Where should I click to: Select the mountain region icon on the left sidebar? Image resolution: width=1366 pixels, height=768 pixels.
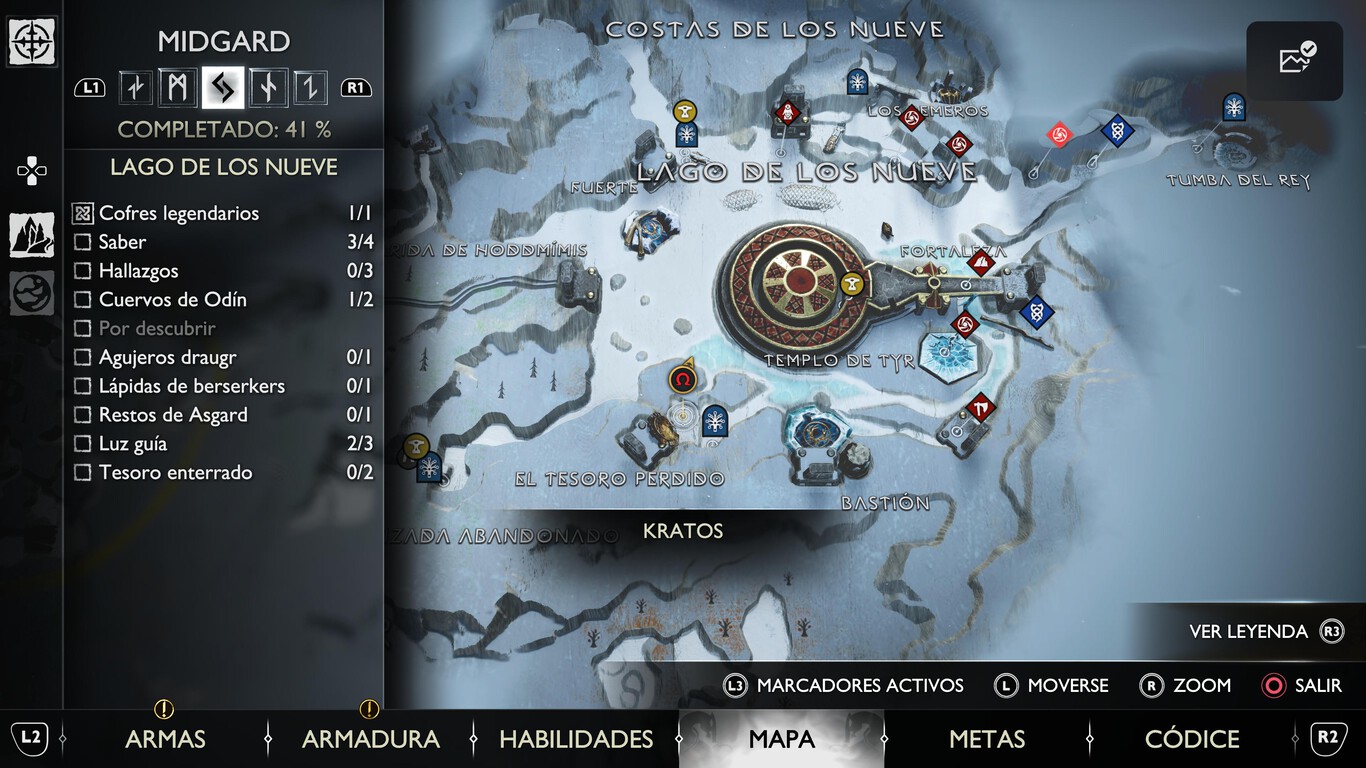pos(31,234)
